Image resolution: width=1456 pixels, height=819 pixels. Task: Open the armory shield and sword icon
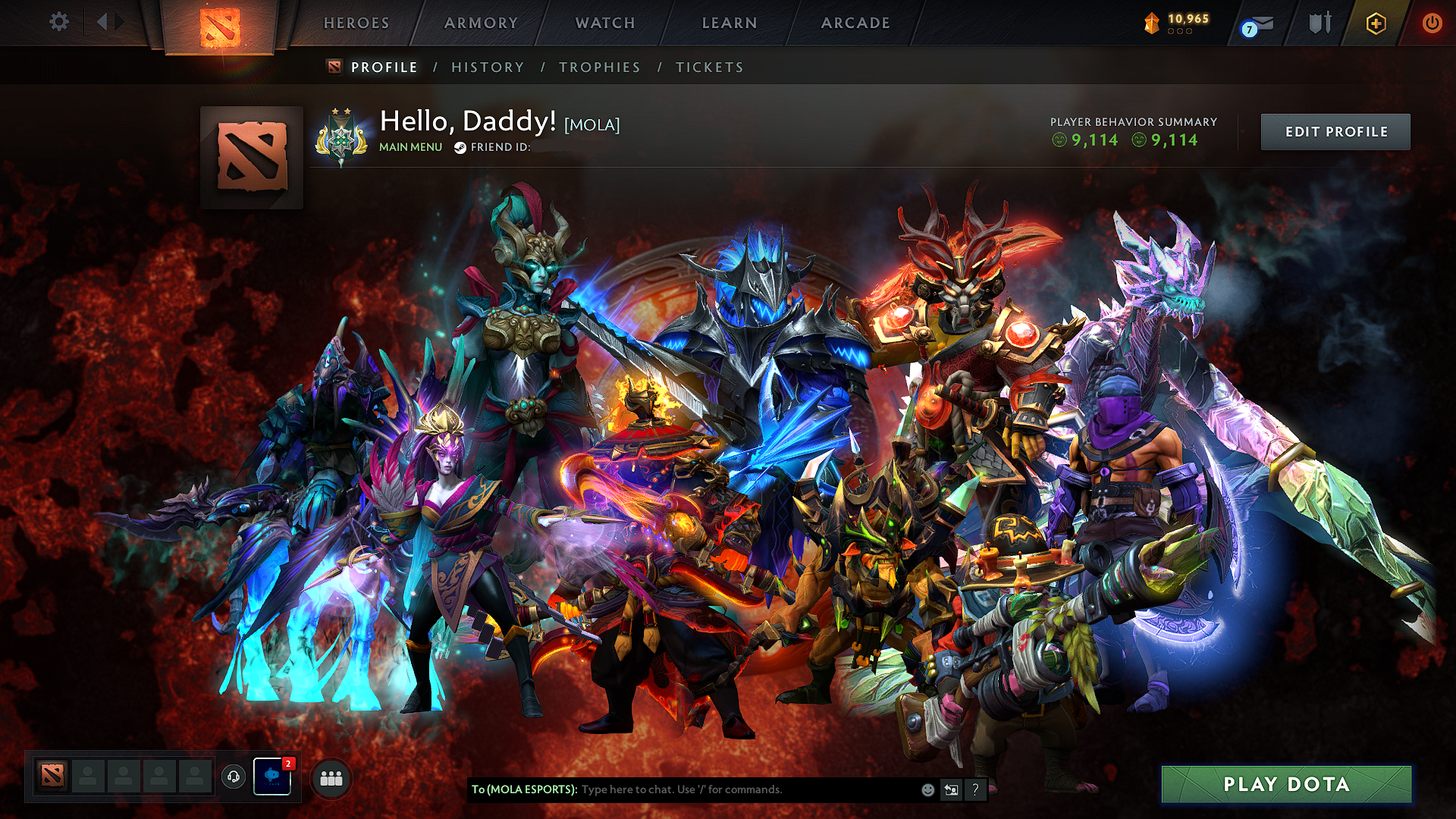1319,23
